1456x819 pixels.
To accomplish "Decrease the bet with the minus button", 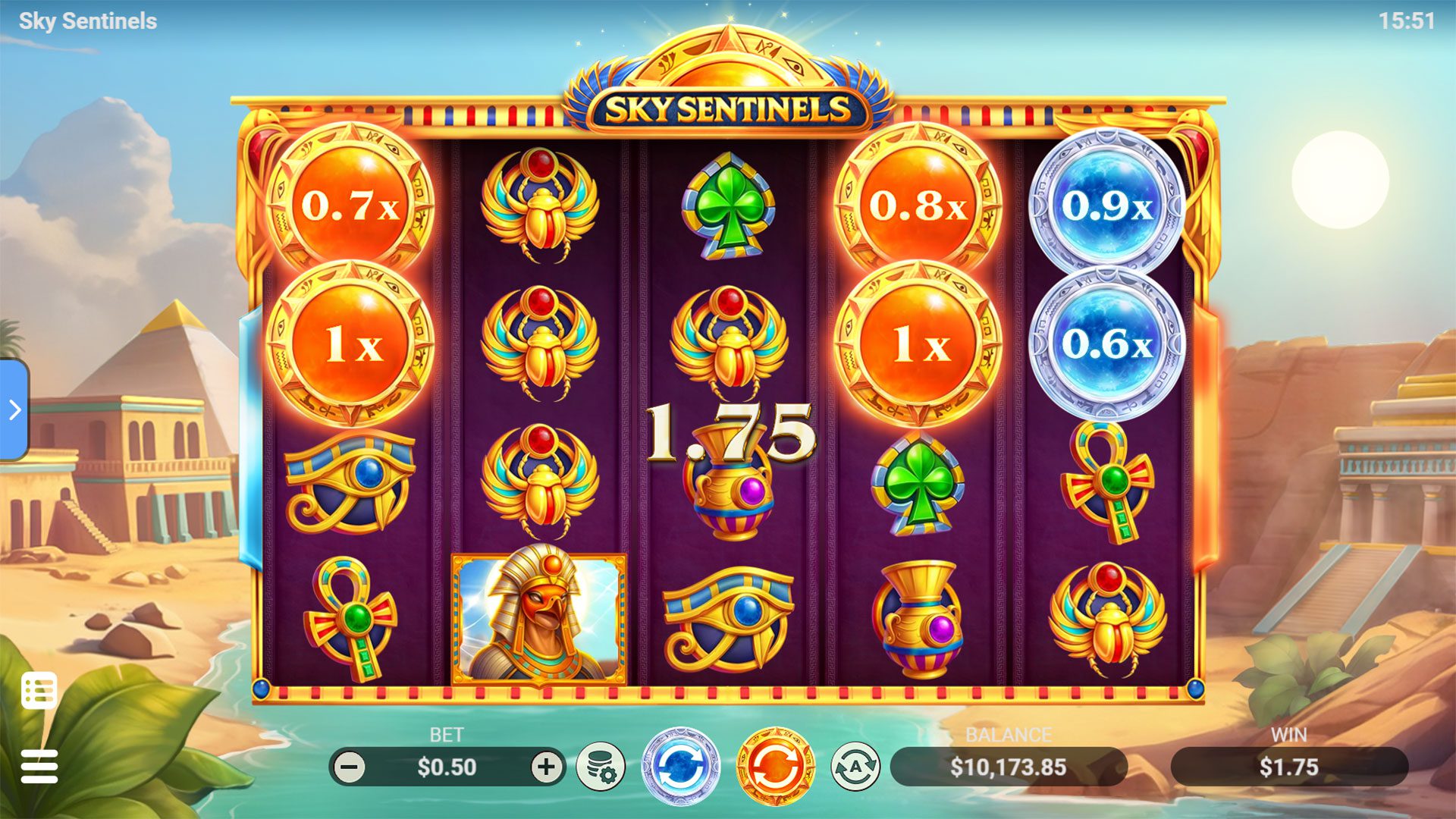I will tap(350, 767).
